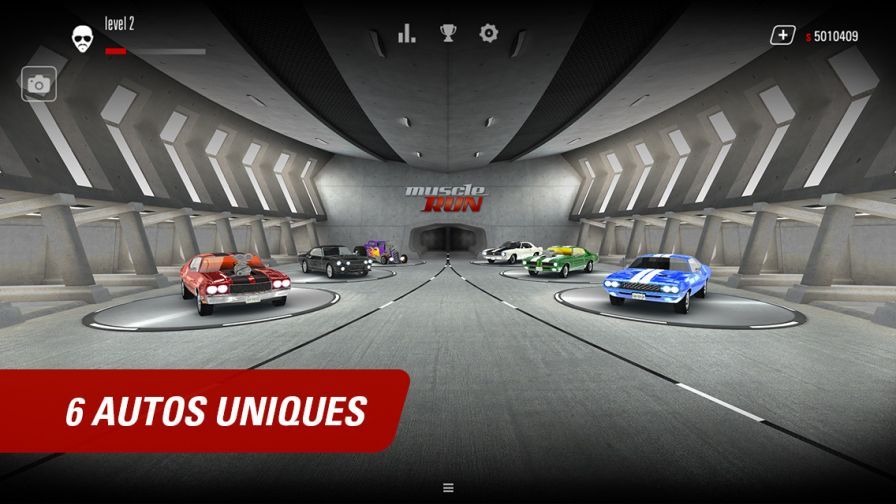The image size is (896, 504).
Task: Select the black muscle car
Action: coord(334,259)
